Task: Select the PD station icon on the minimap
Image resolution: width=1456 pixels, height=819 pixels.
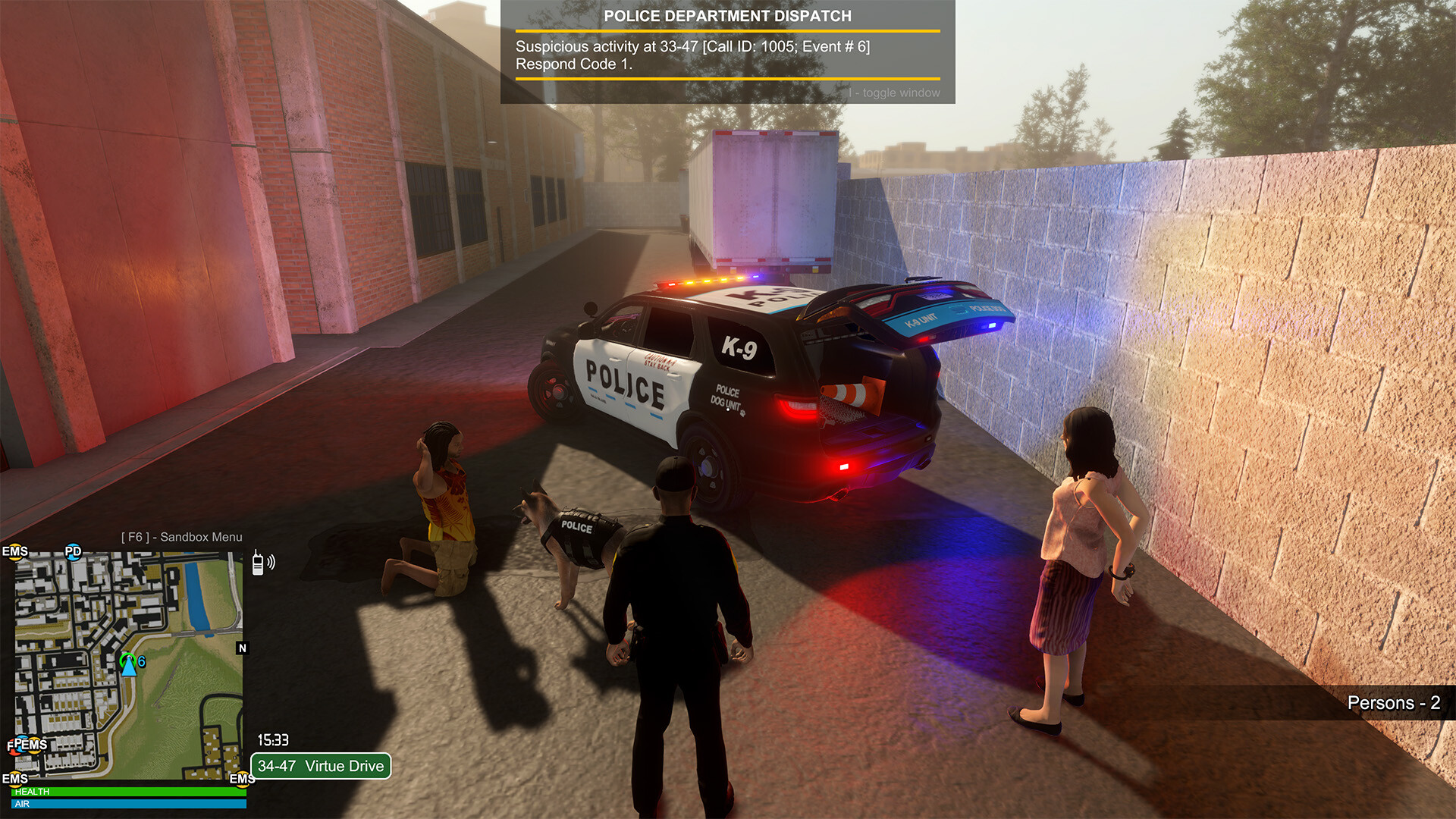Action: 73,552
